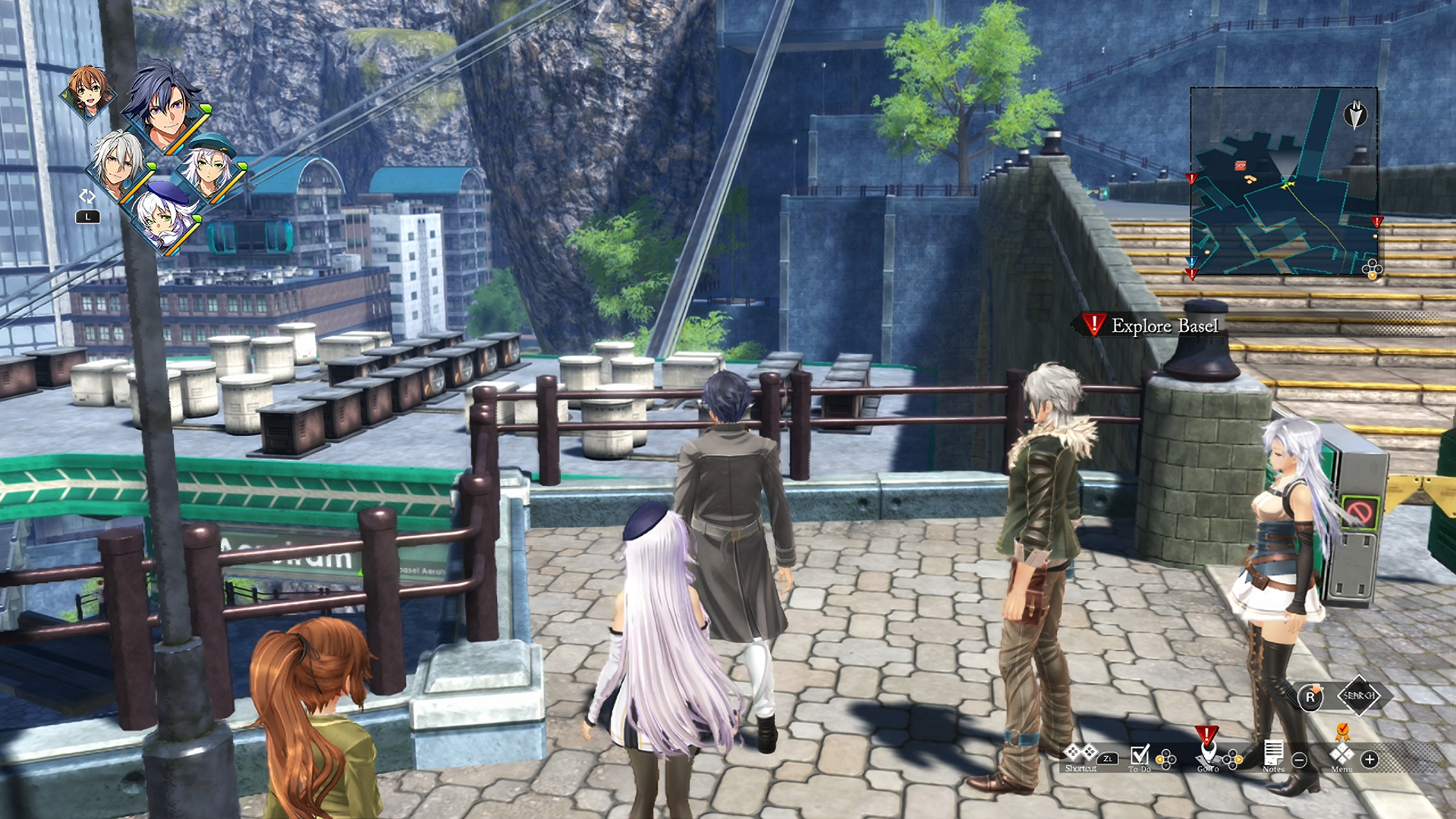Image resolution: width=1456 pixels, height=819 pixels.
Task: Select the brown-haired girl guest portrait
Action: [88, 91]
